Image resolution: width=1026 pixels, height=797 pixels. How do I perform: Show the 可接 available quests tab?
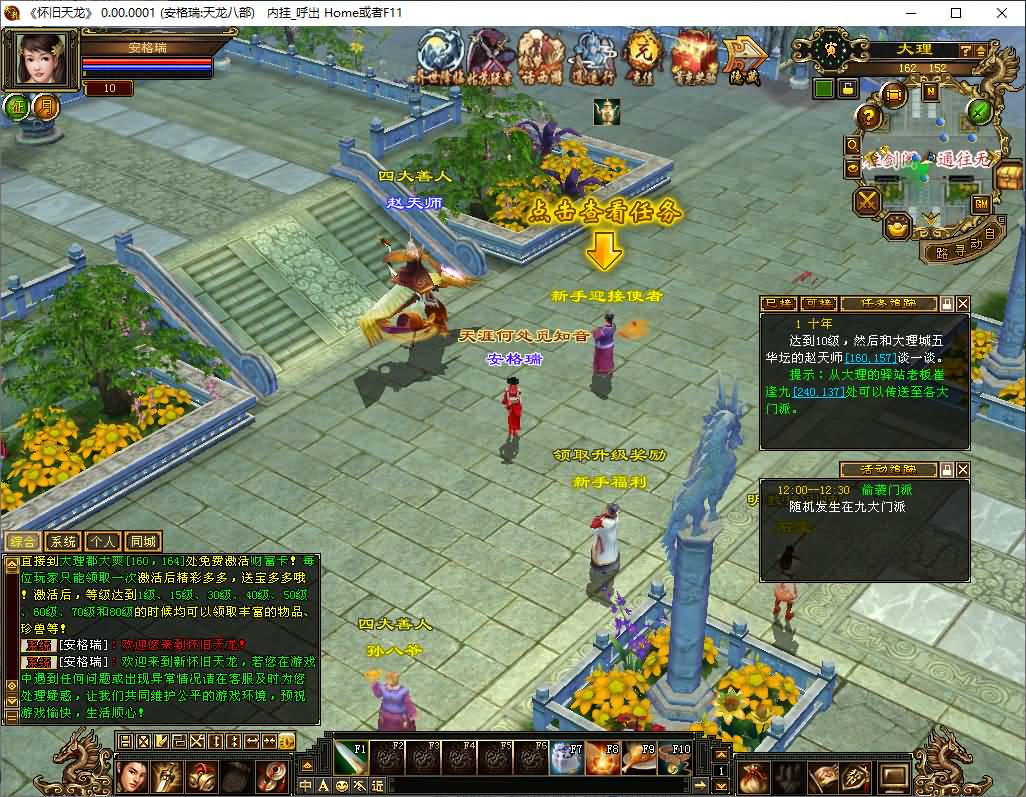tap(818, 303)
